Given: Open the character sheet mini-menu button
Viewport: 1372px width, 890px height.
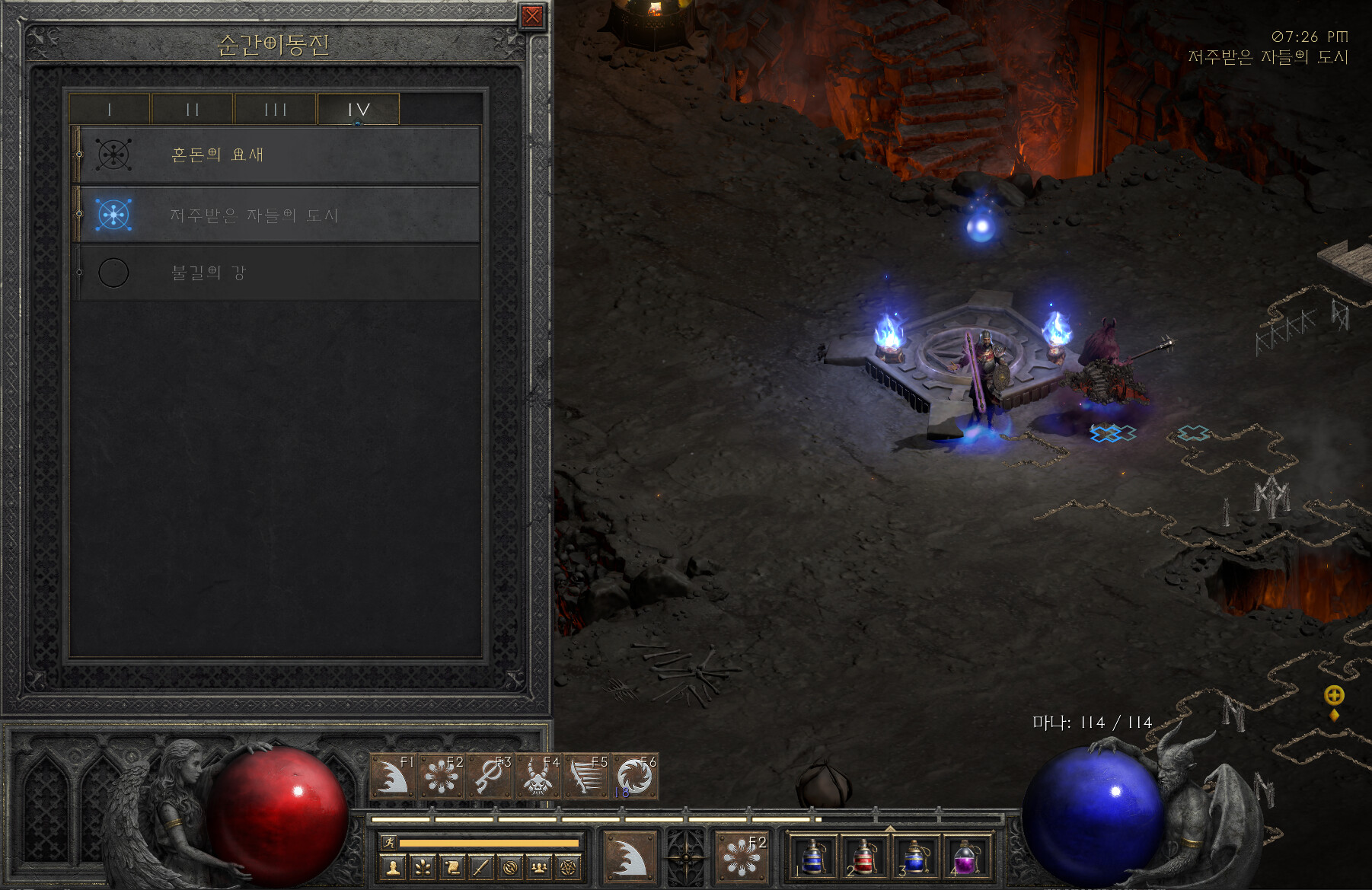Looking at the screenshot, I should pos(393,867).
